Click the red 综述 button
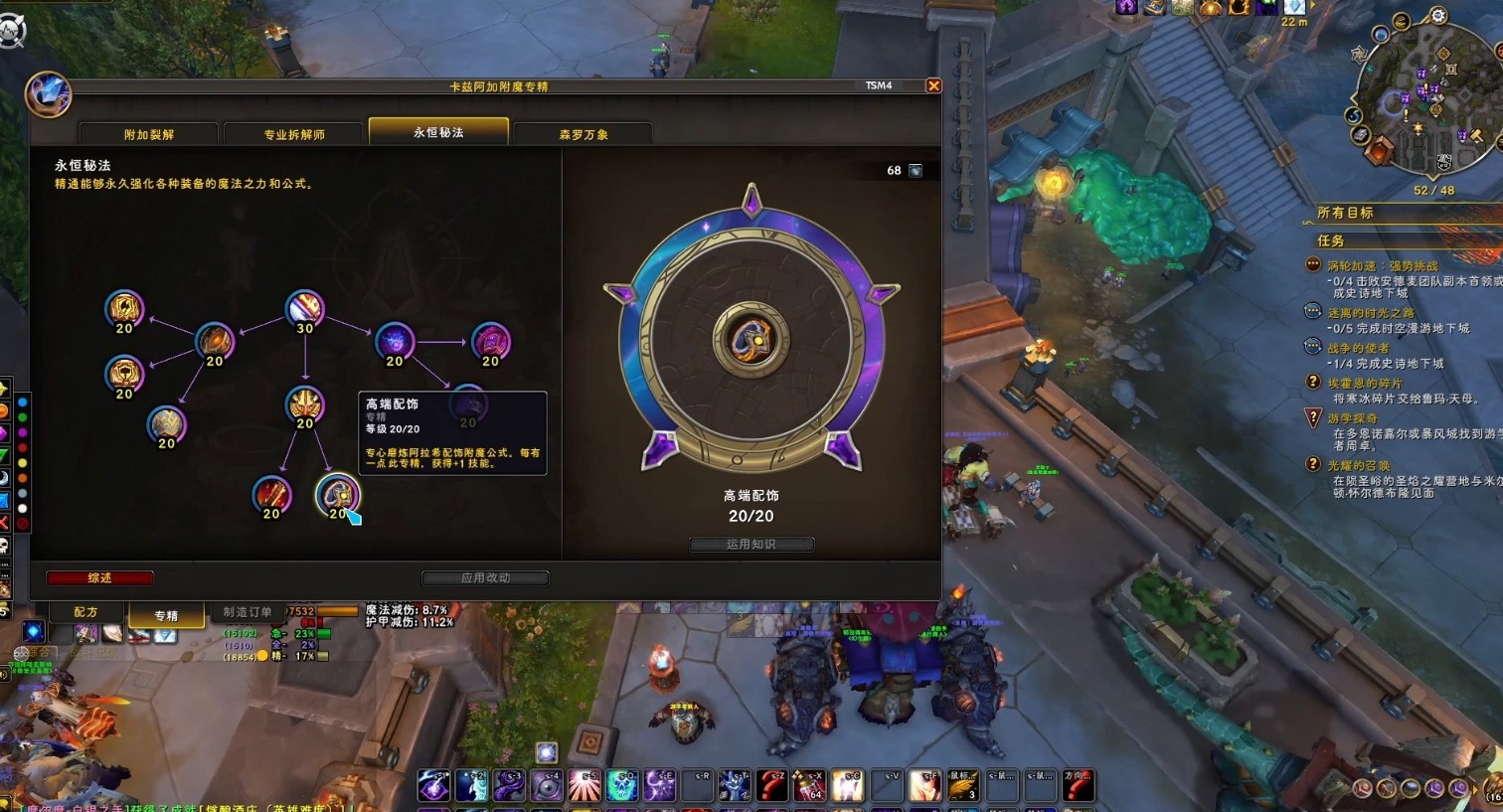Screen dimensions: 1503x812 (x=99, y=577)
